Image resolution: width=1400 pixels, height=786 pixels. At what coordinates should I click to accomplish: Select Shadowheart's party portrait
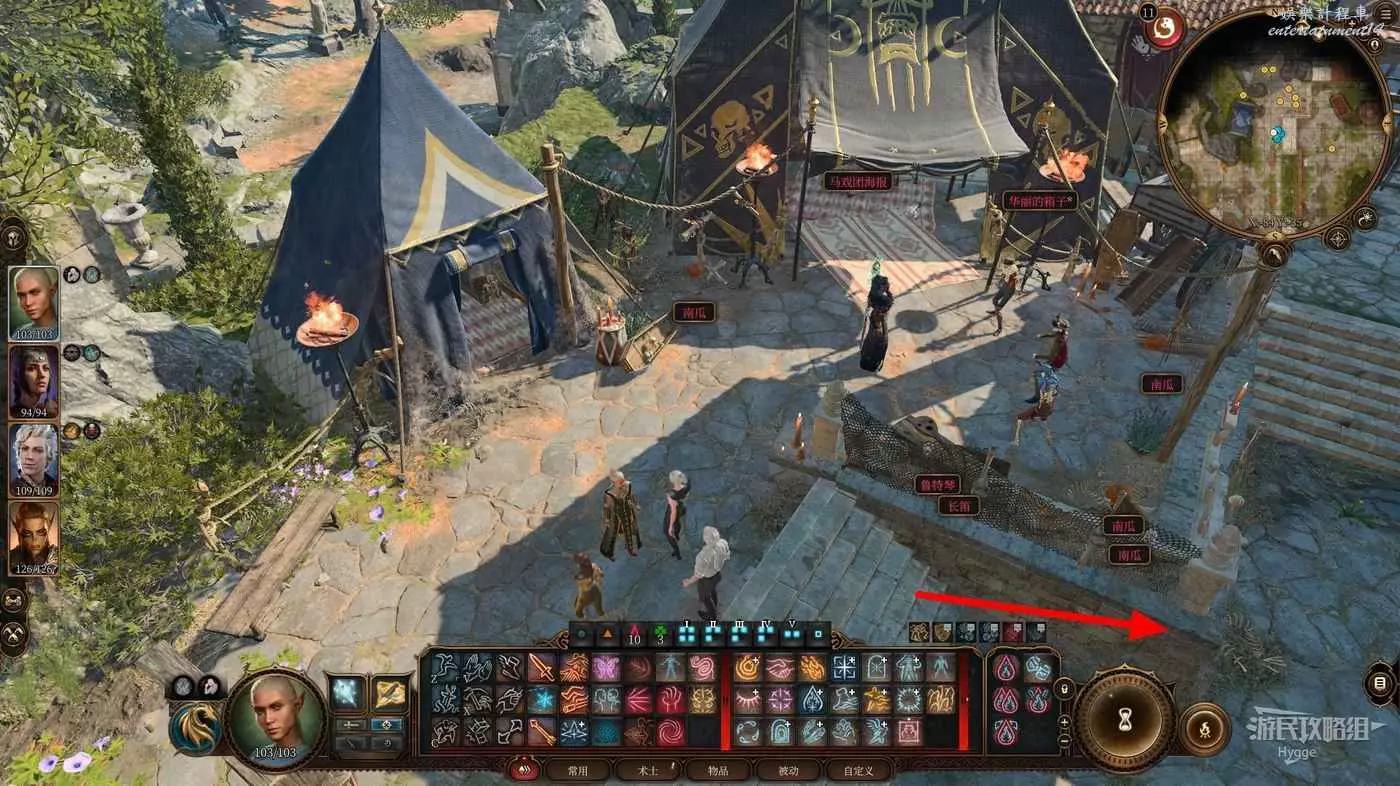click(35, 381)
